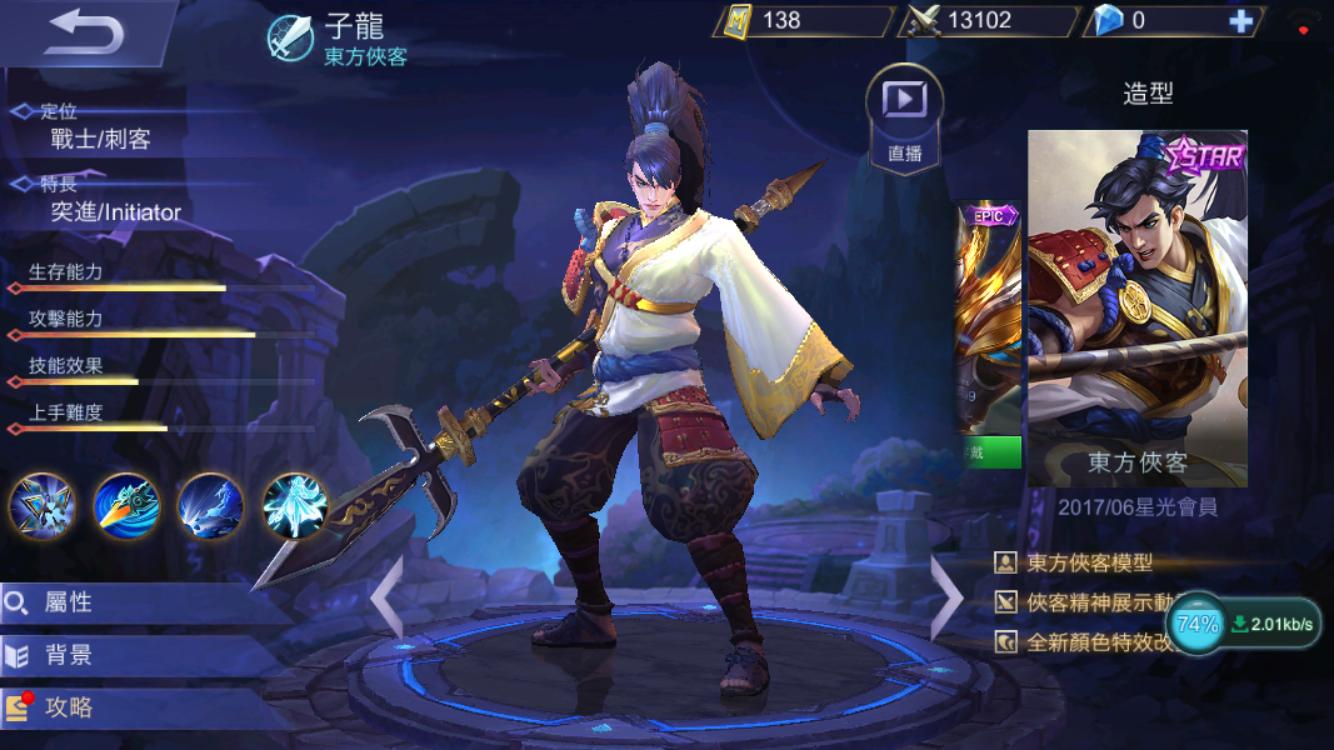View the crossed blades passive skill icon
The height and width of the screenshot is (750, 1334).
tap(42, 506)
